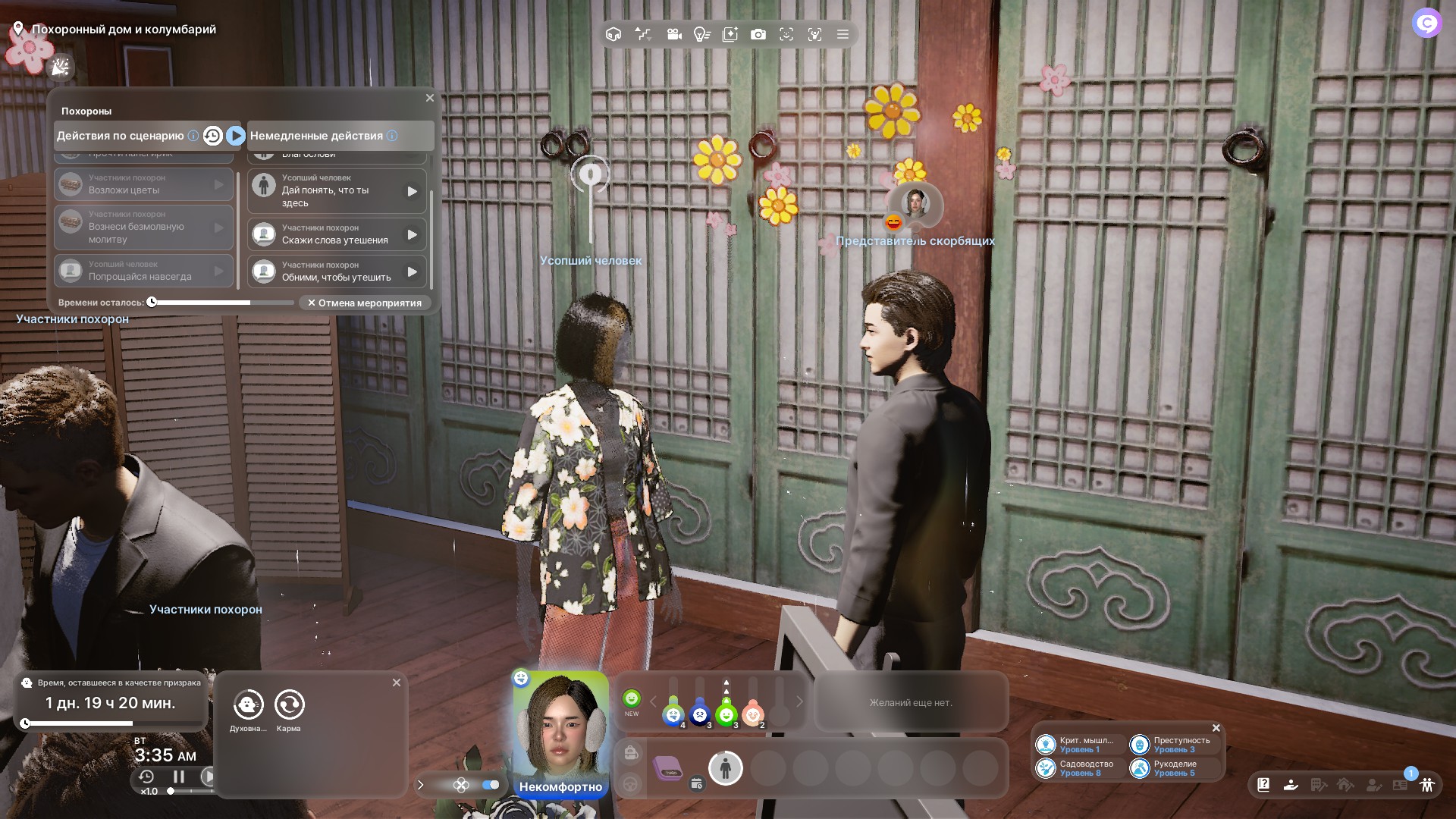Open the Духовная ghost energy icon

click(248, 705)
